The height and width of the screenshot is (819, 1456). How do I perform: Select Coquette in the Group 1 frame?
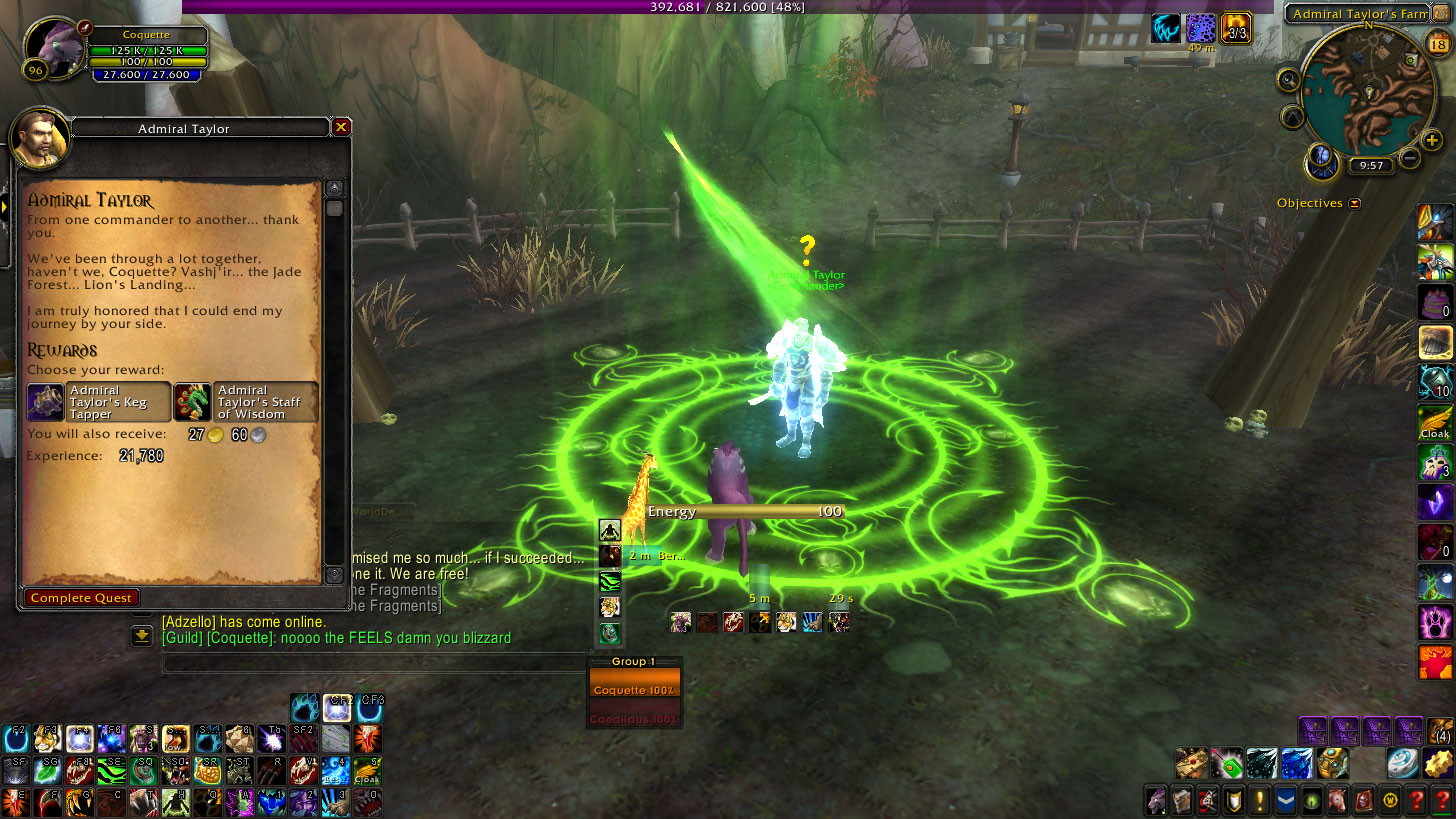point(634,690)
